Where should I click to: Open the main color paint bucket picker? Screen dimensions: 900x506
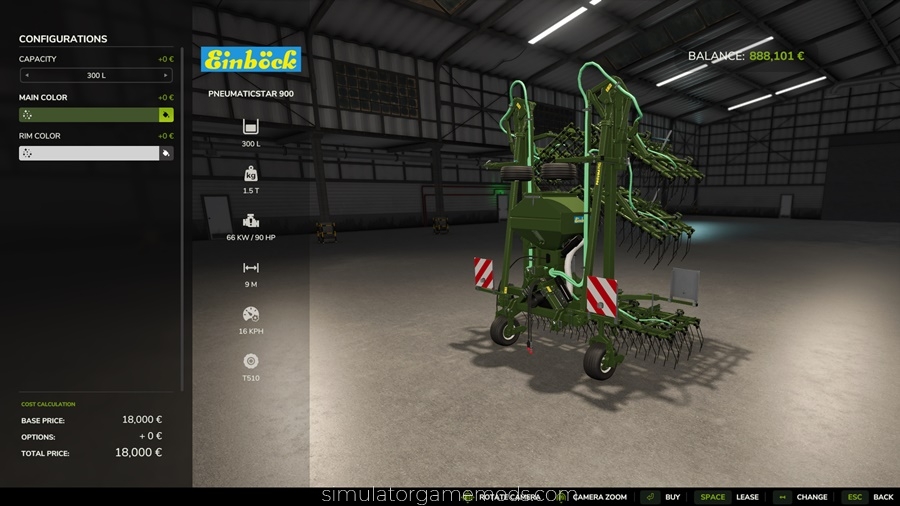click(x=166, y=115)
